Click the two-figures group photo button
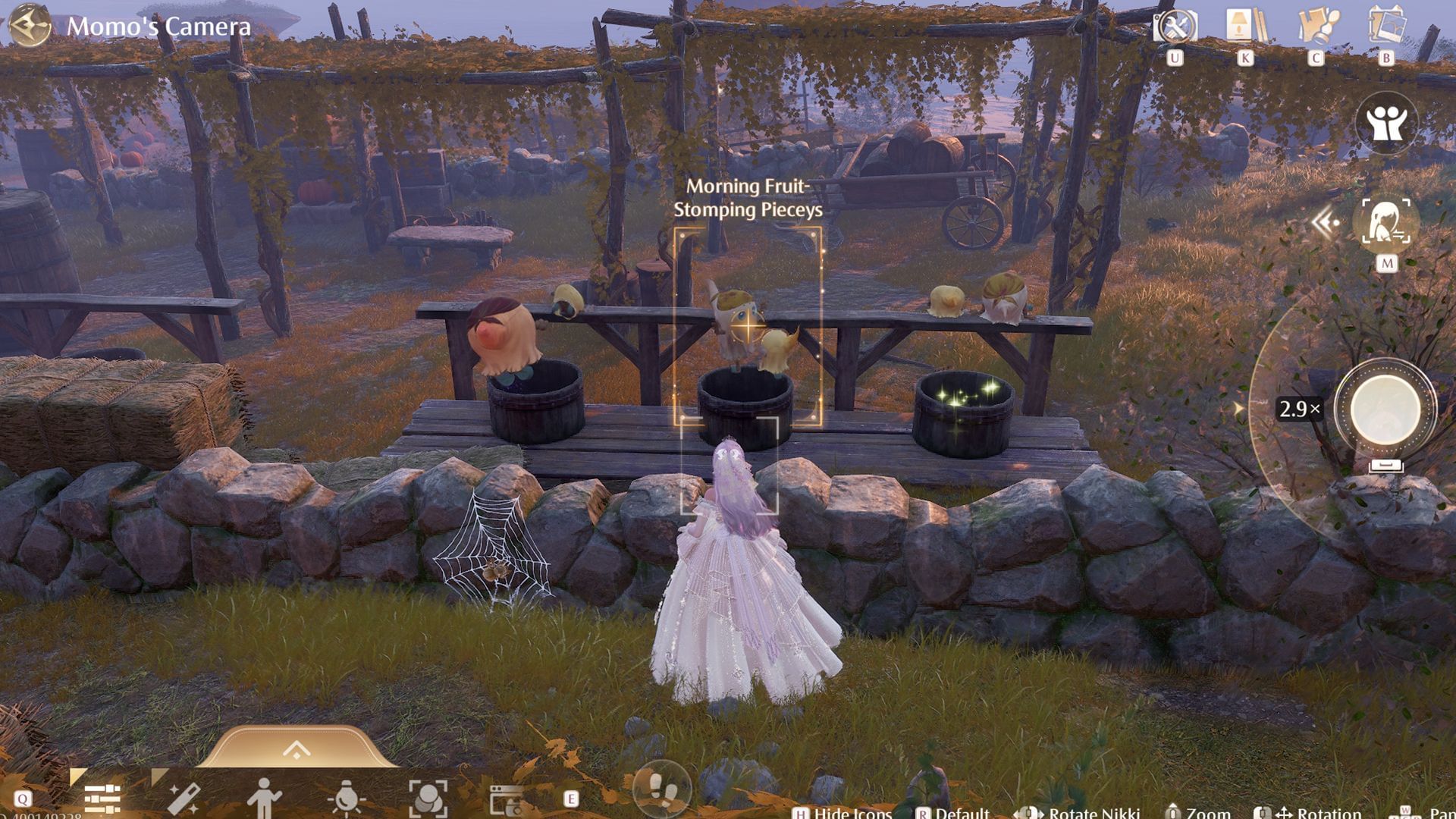 click(1385, 124)
